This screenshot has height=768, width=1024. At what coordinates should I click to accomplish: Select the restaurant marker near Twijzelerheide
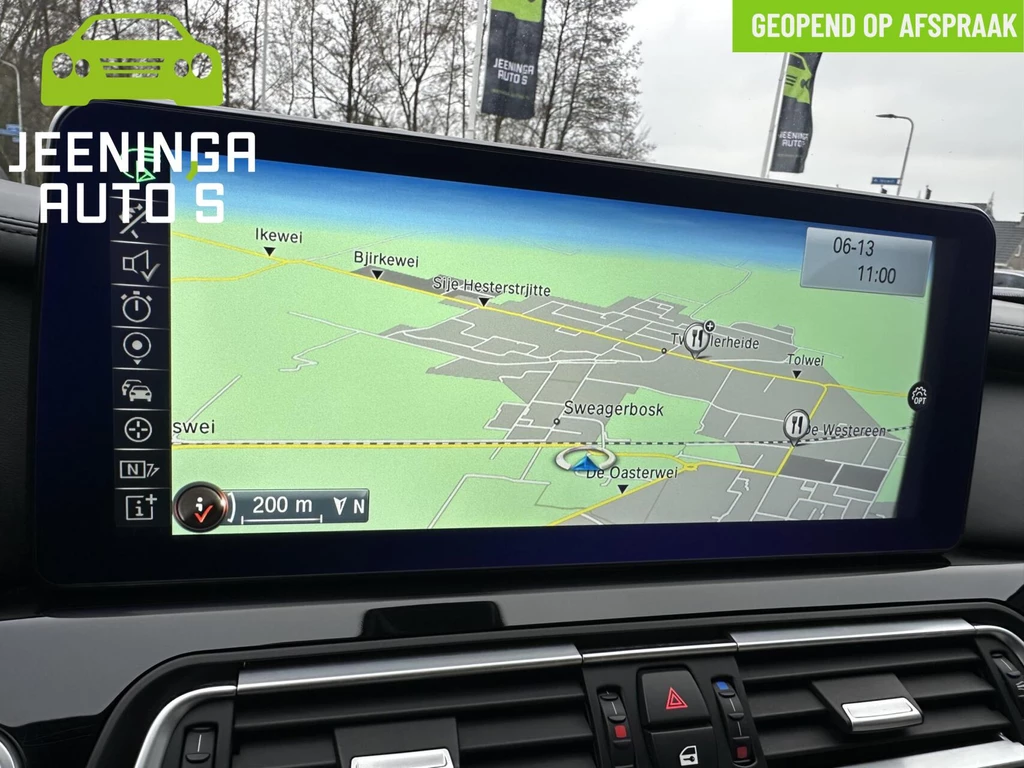697,340
